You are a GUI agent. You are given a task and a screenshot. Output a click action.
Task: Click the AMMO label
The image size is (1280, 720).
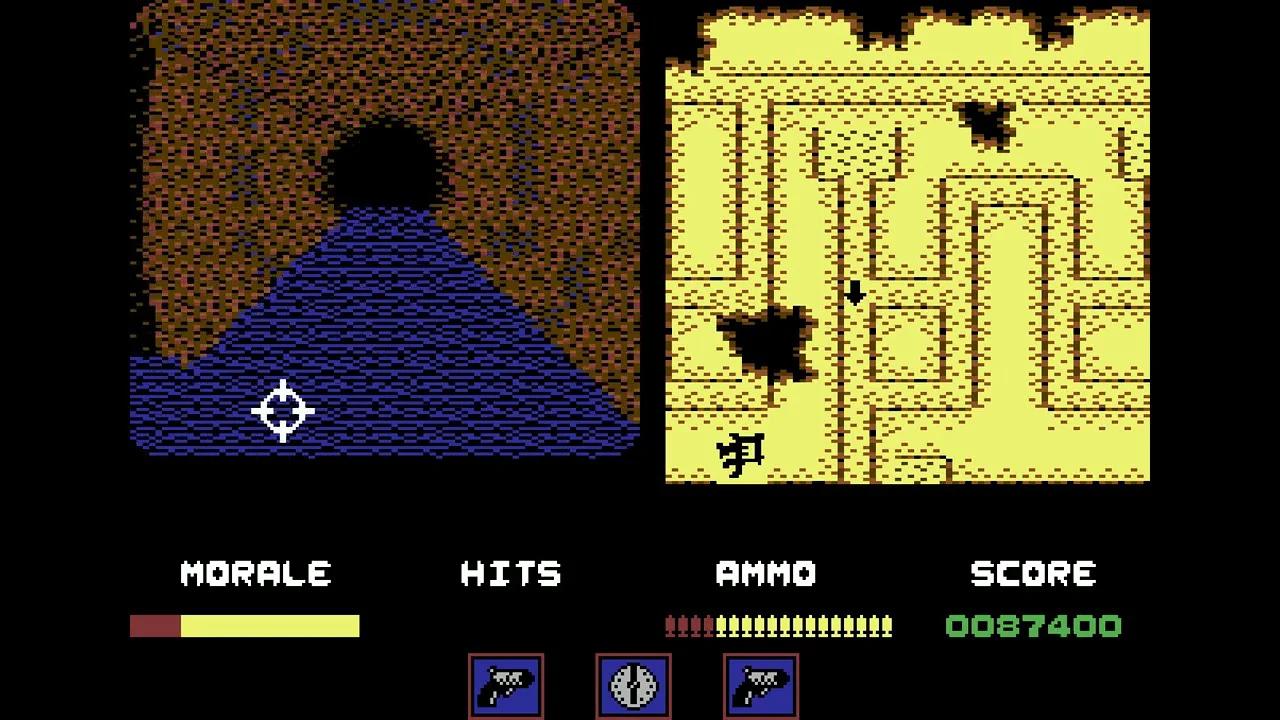[767, 573]
